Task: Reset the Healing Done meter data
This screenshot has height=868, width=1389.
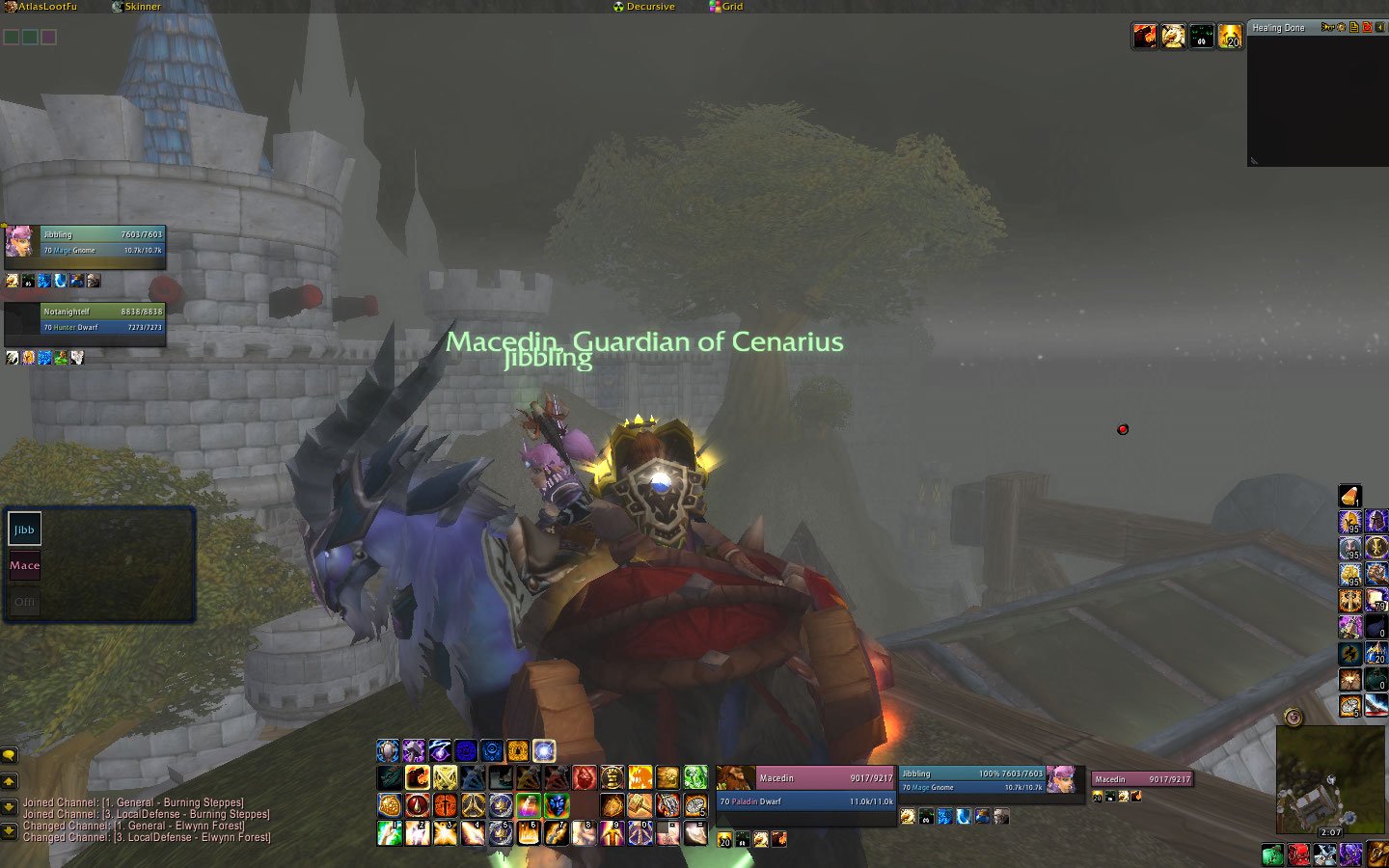Action: click(1367, 28)
